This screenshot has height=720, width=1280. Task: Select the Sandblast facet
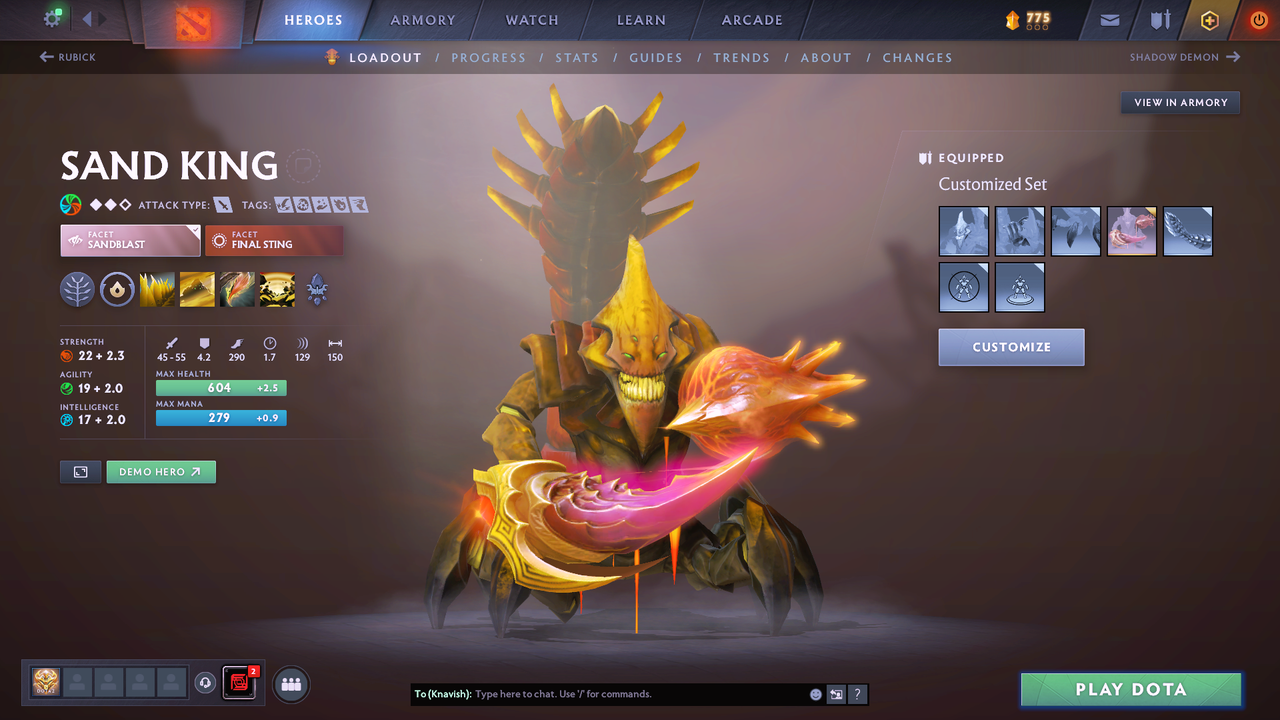click(130, 240)
